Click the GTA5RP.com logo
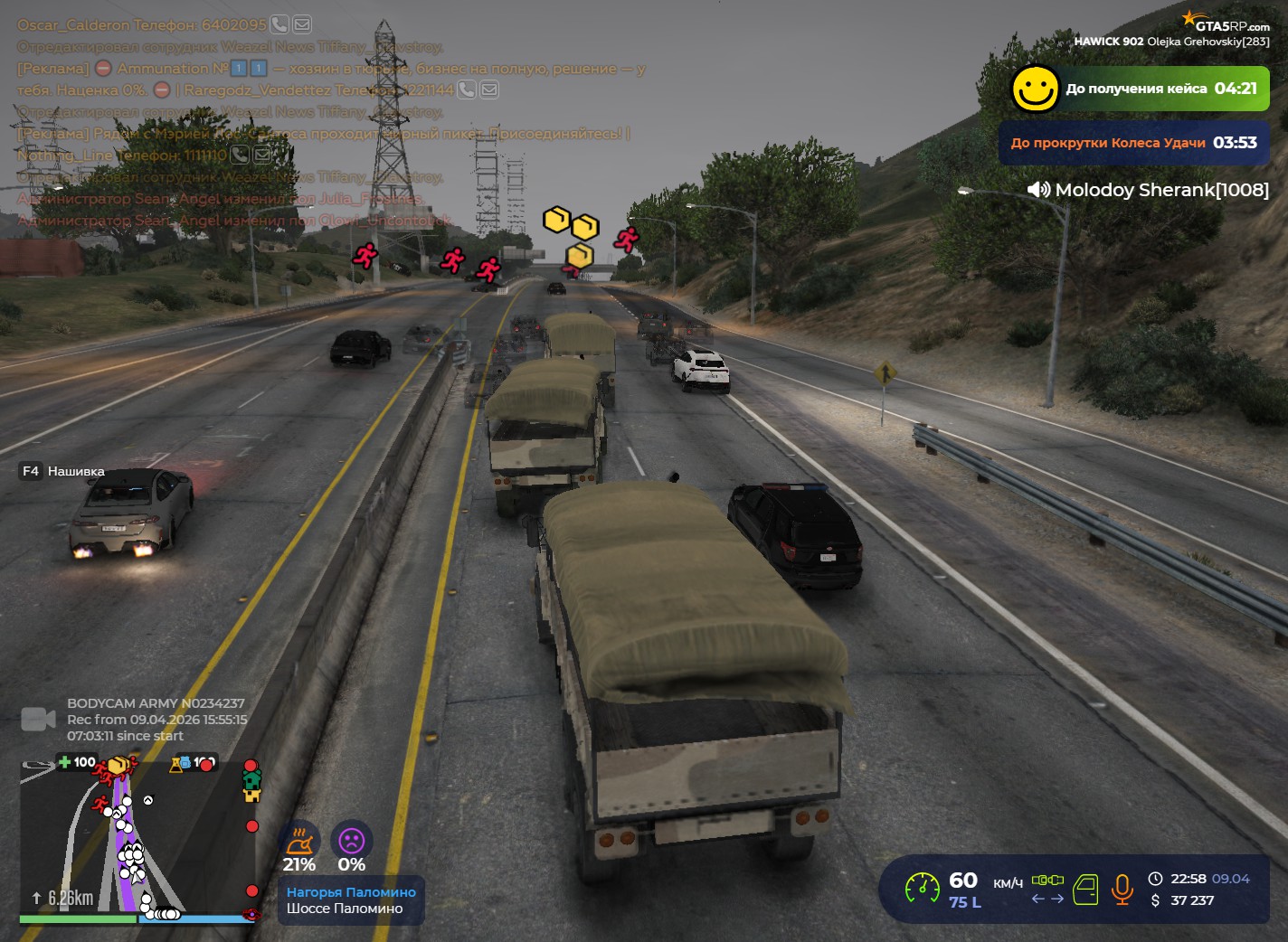 tap(1226, 22)
